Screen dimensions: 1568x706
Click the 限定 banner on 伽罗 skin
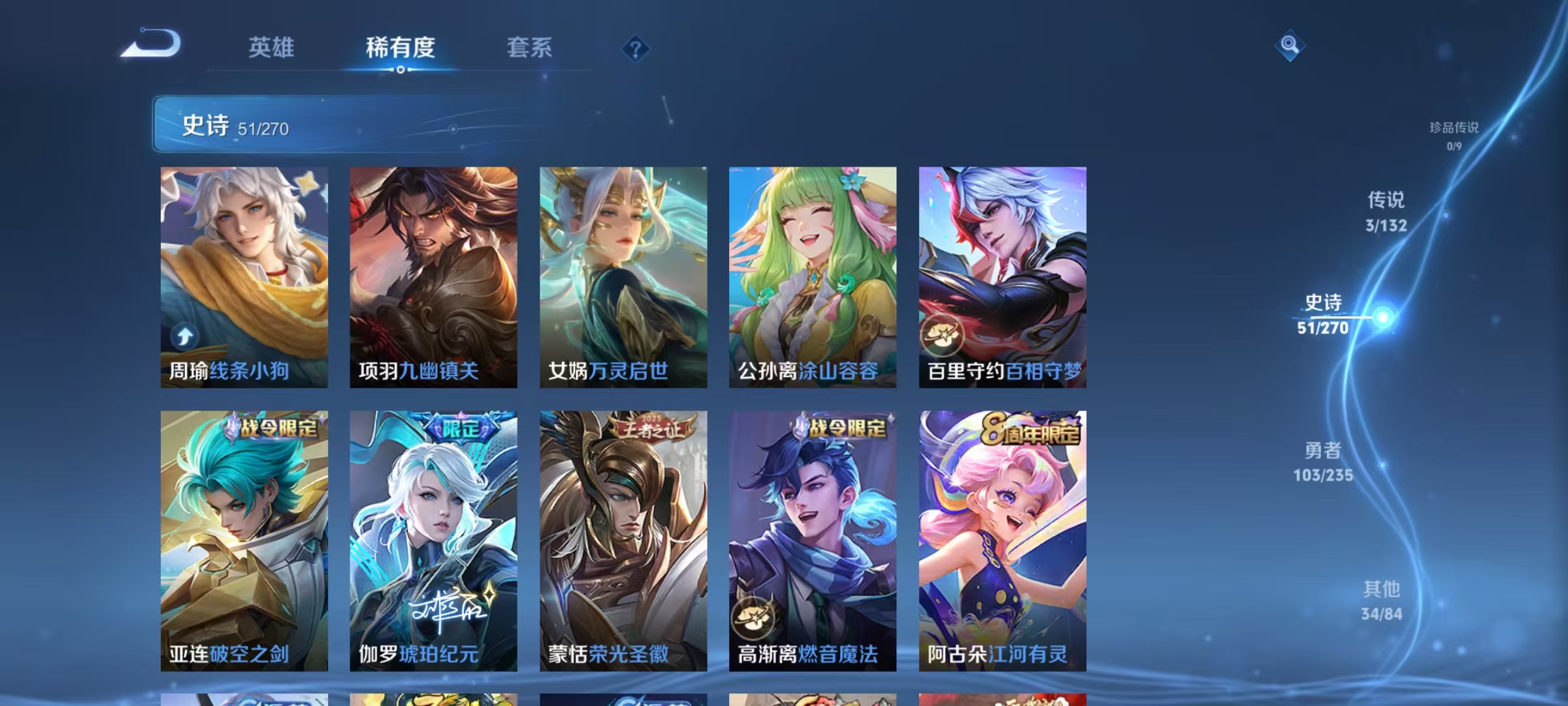[462, 425]
